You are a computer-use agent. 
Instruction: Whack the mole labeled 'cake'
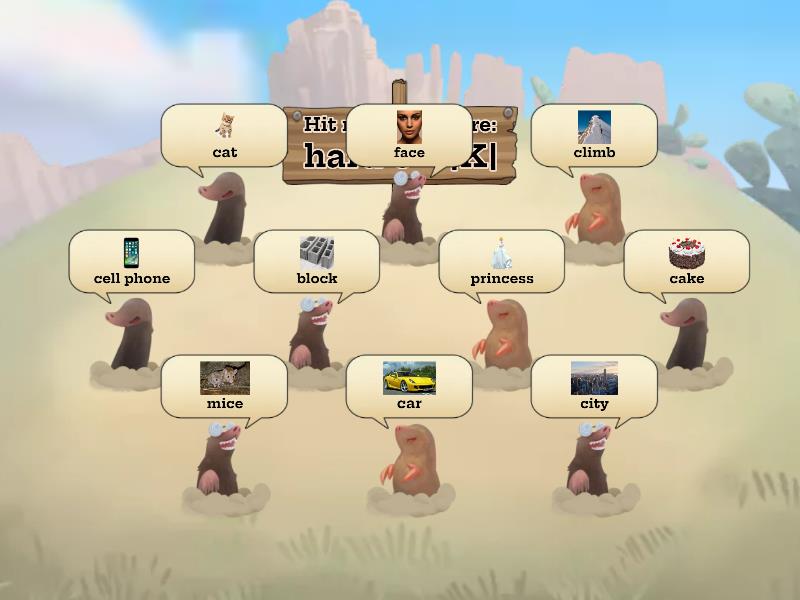coord(687,333)
